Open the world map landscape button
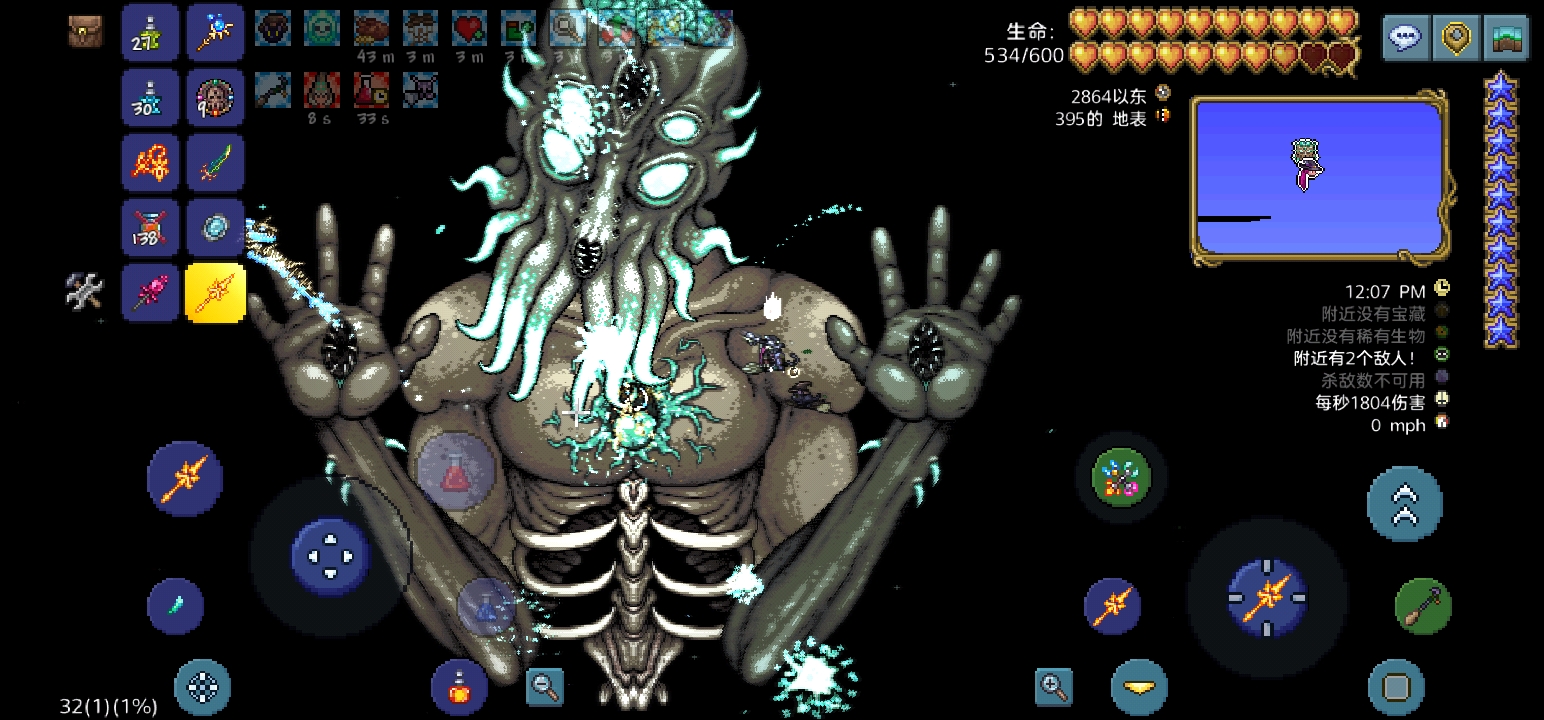 [1506, 38]
